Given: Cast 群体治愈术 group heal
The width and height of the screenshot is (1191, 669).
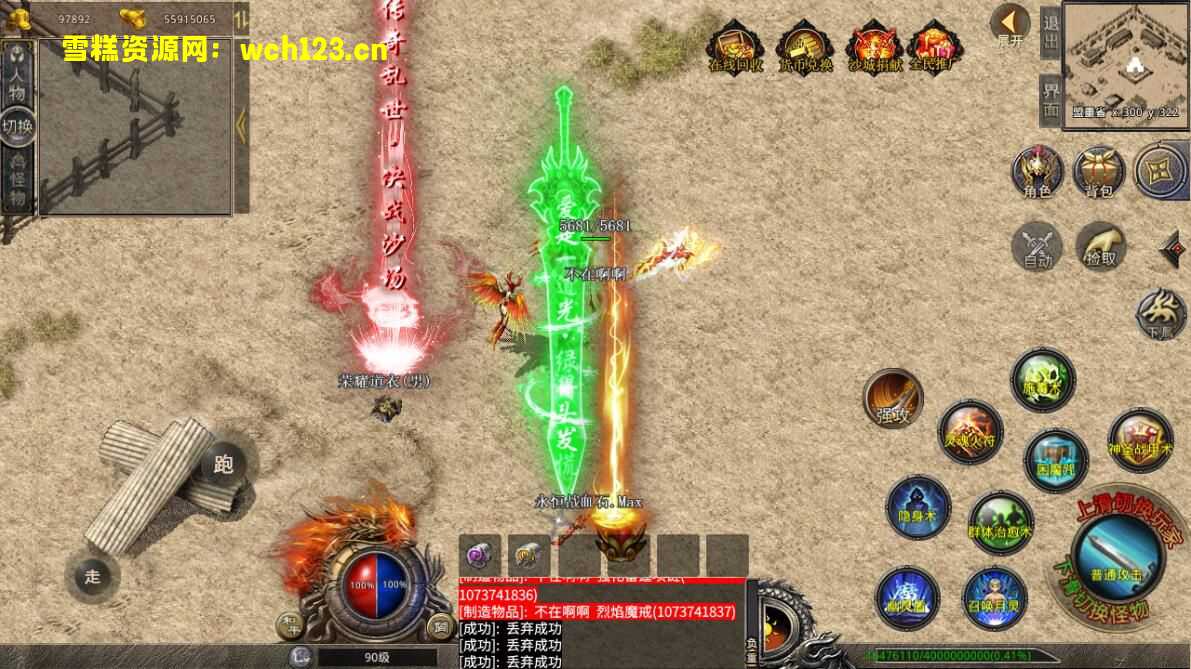Looking at the screenshot, I should tap(1000, 522).
